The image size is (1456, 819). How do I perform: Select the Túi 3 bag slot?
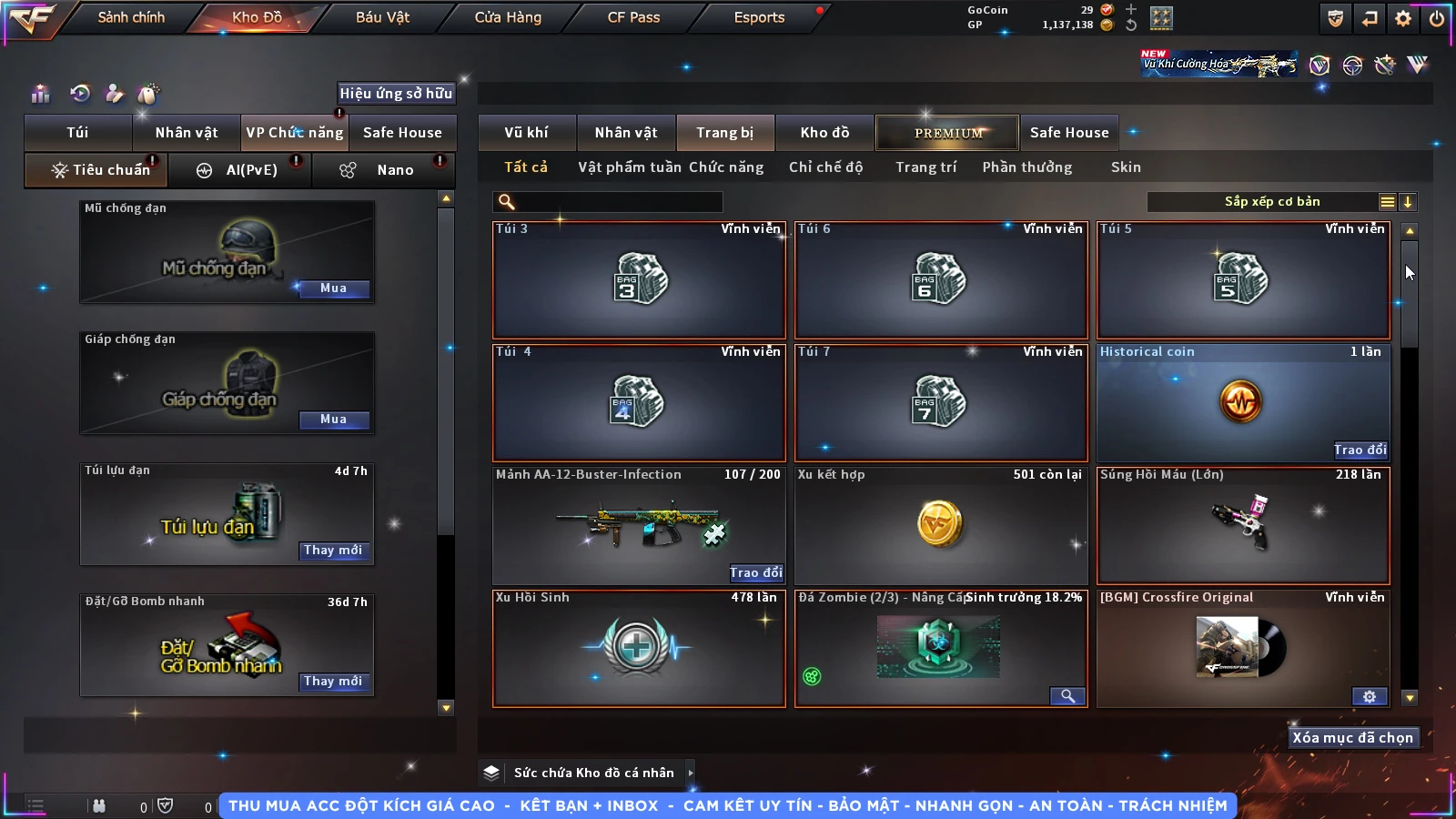click(639, 280)
